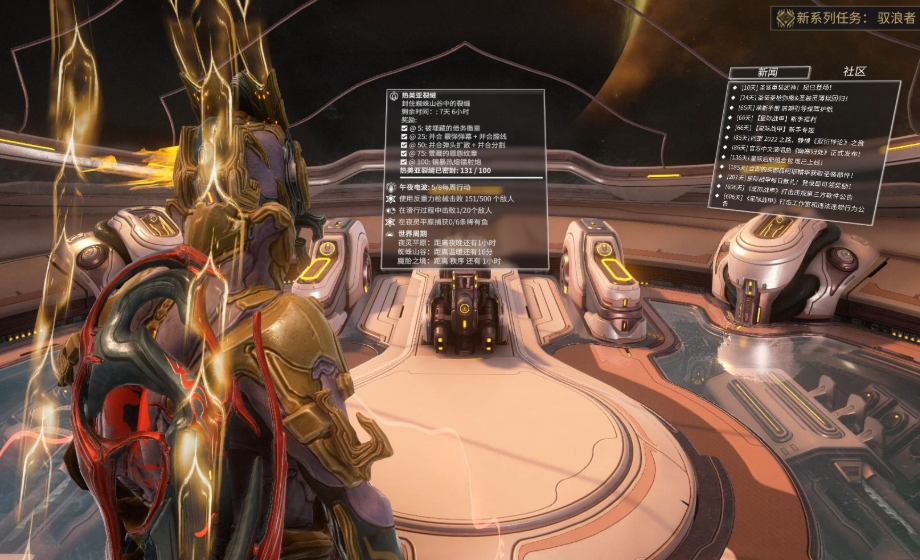The image size is (920, 560).
Task: Open the new quest notification 驭浪者
Action: (x=856, y=18)
